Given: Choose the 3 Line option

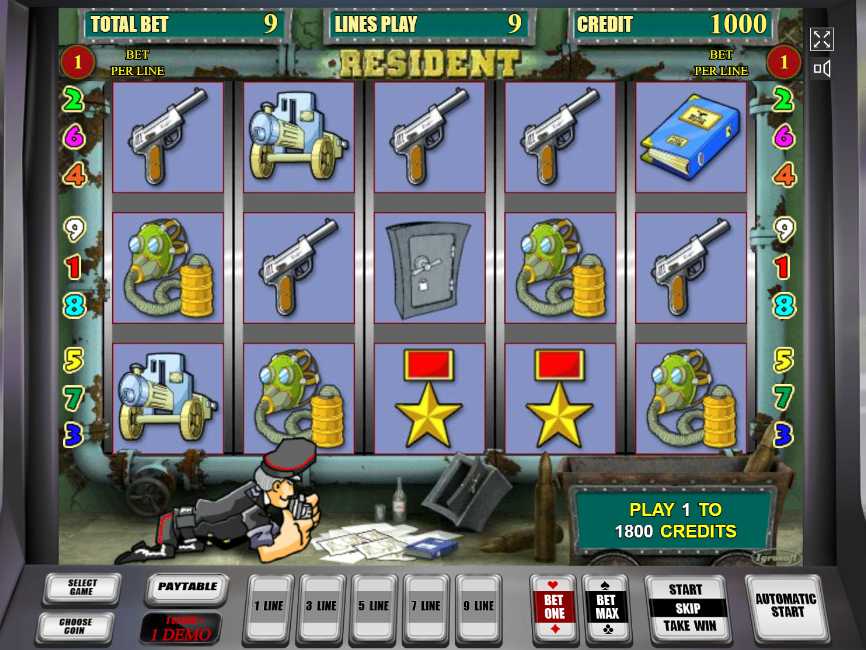Looking at the screenshot, I should (x=322, y=607).
